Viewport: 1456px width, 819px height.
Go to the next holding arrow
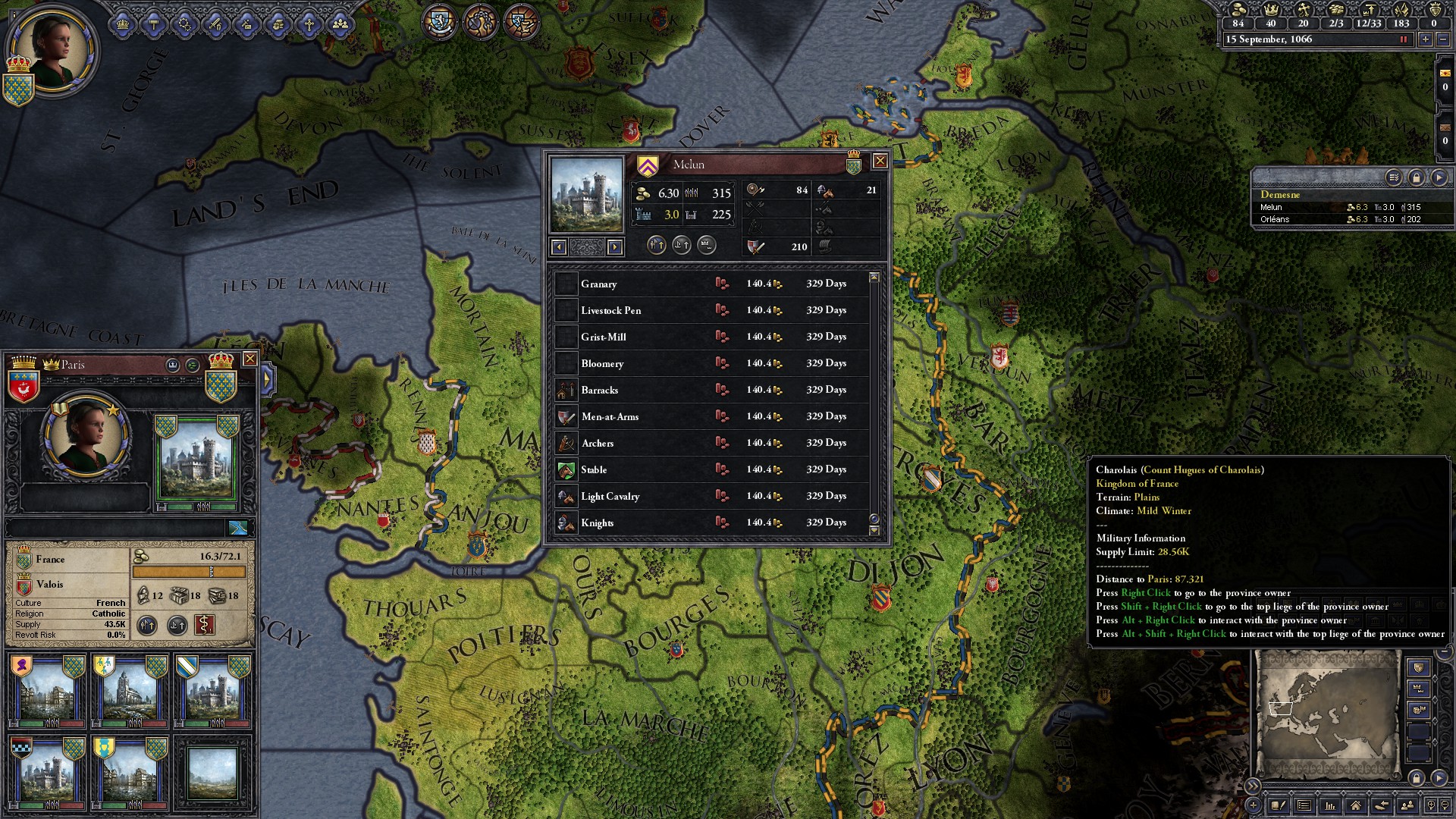click(x=615, y=246)
